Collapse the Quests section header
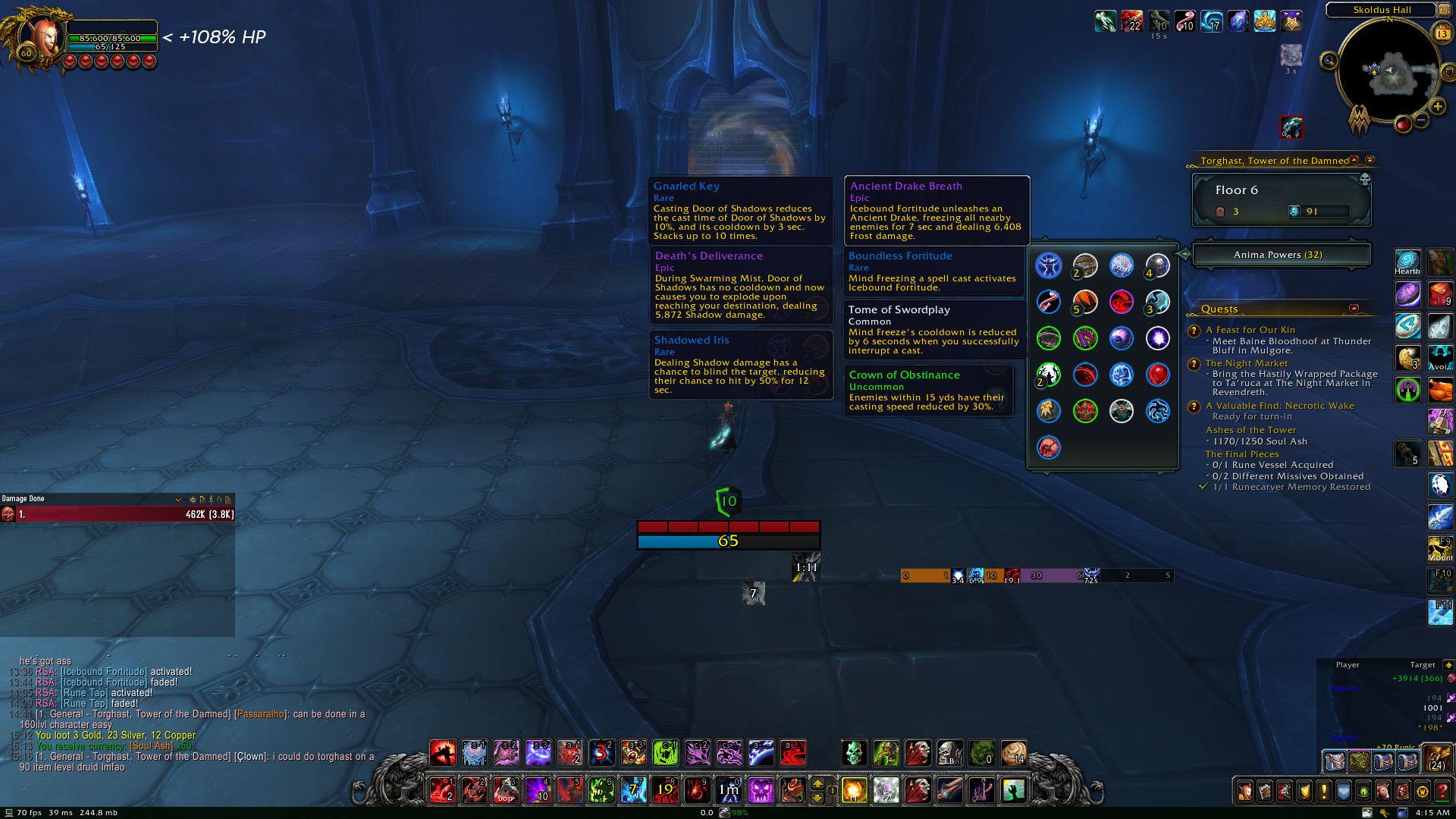The width and height of the screenshot is (1456, 819). 1354,309
